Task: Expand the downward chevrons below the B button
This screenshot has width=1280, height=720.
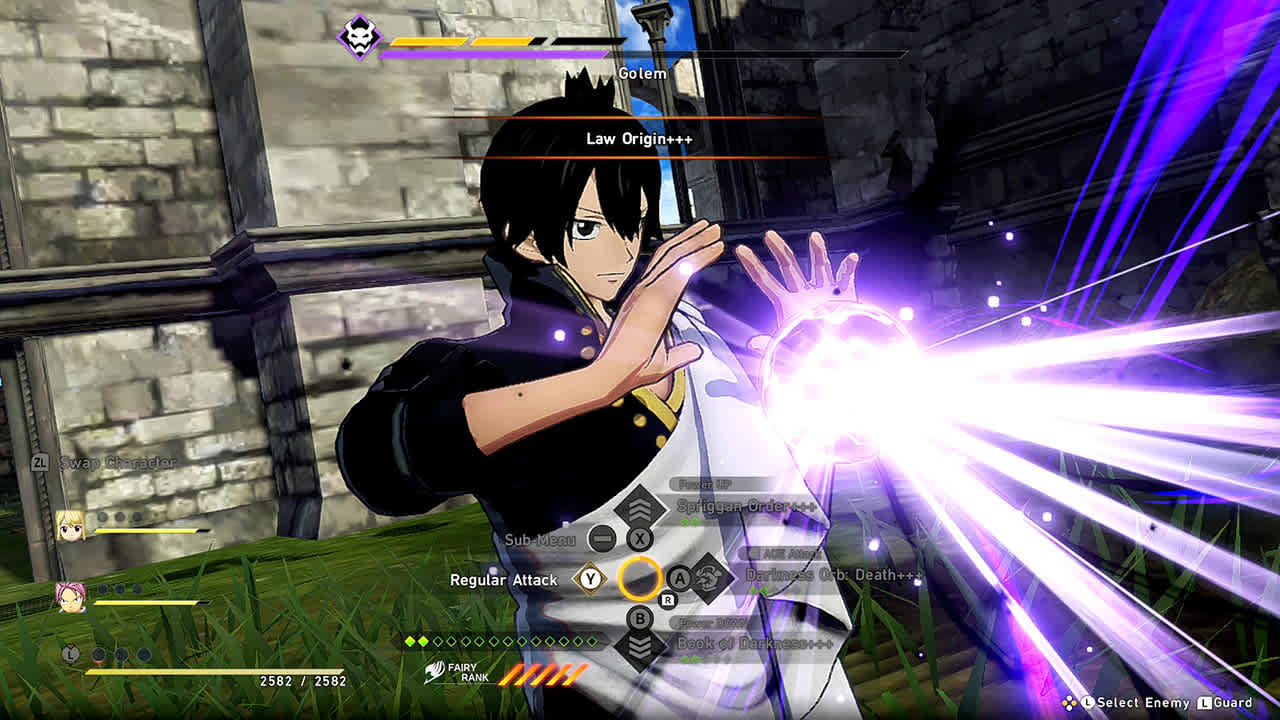Action: [640, 647]
